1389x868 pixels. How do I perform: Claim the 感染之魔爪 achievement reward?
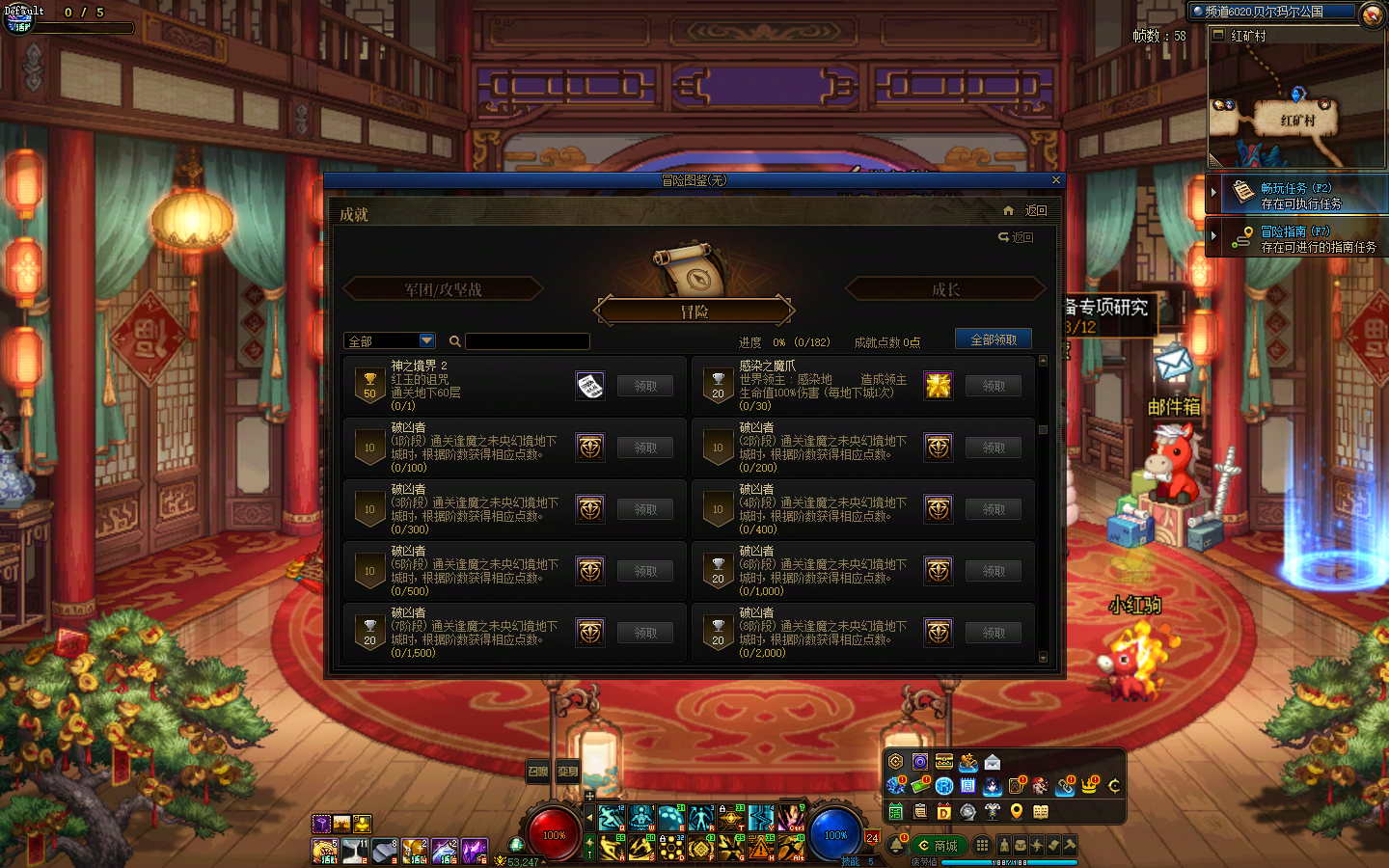click(994, 386)
